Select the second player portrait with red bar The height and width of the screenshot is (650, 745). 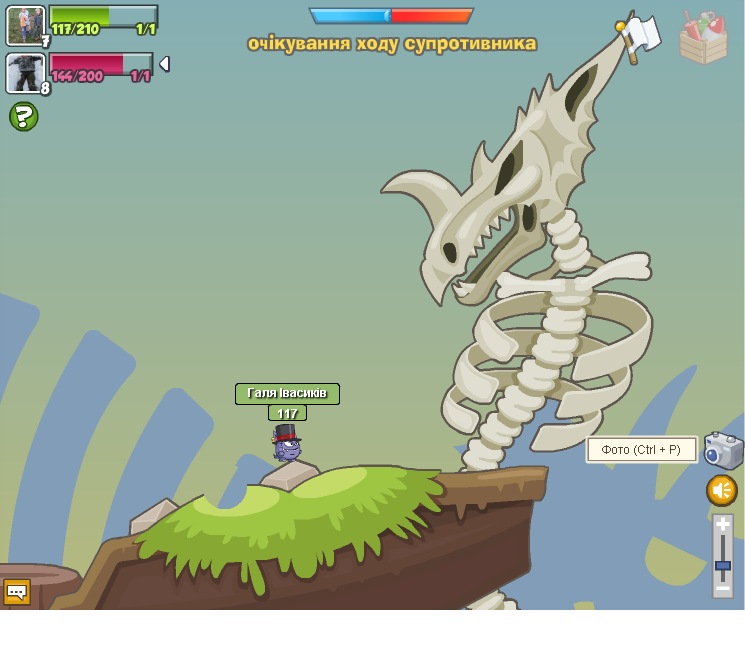25,73
